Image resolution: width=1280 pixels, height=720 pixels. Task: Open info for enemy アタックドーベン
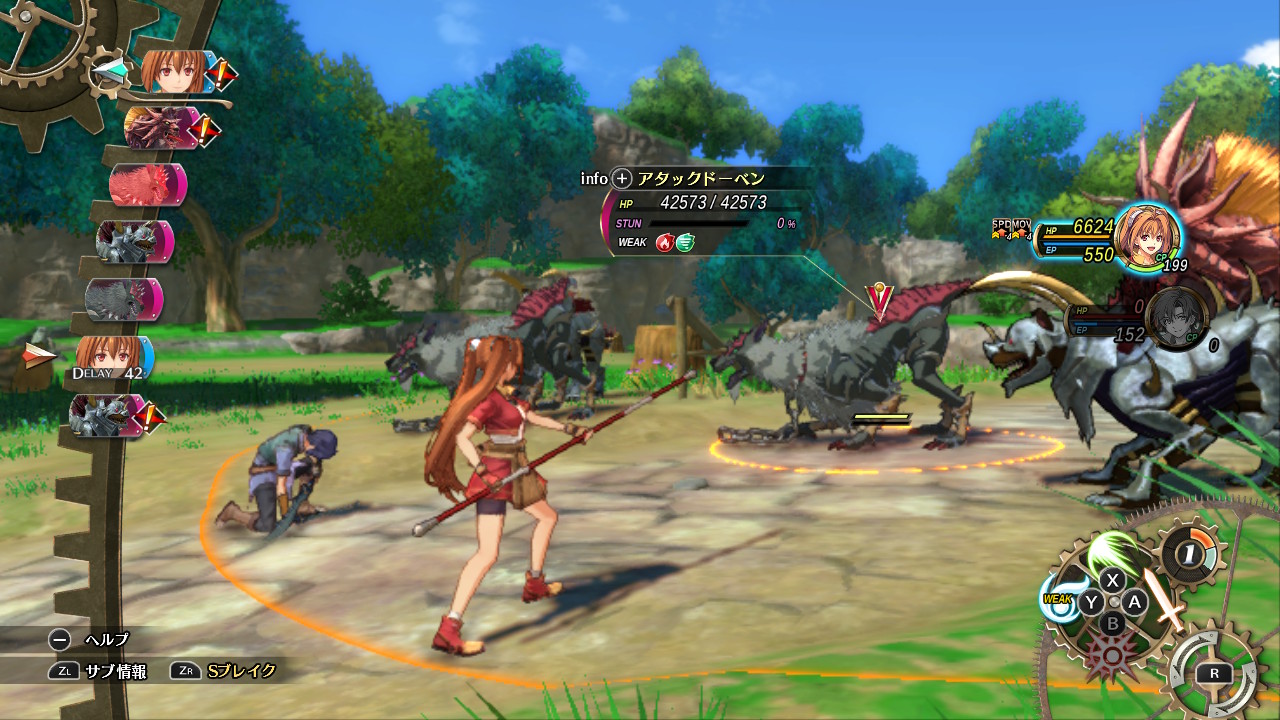pyautogui.click(x=622, y=179)
